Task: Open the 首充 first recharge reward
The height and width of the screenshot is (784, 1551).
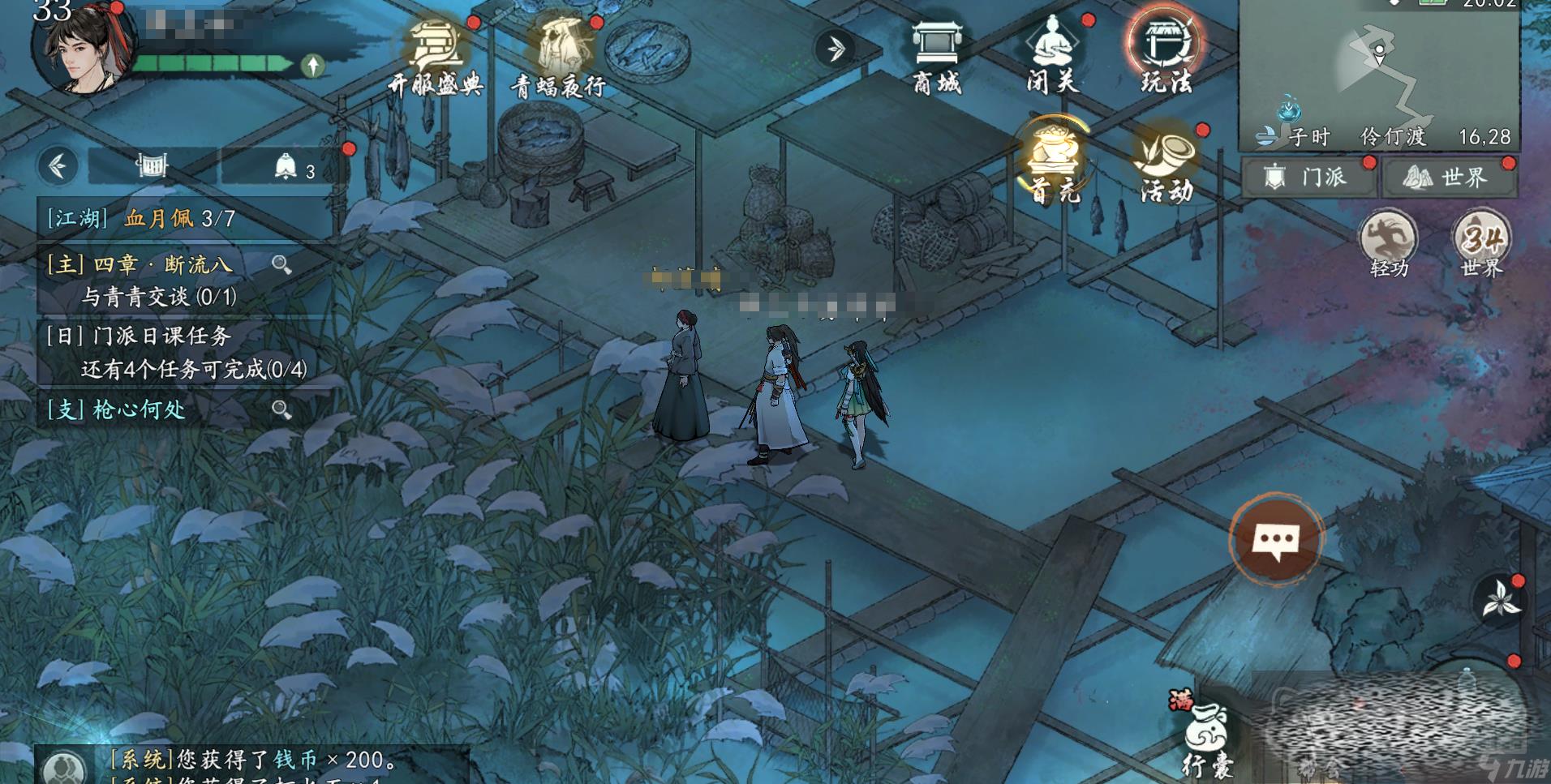Action: point(1055,162)
